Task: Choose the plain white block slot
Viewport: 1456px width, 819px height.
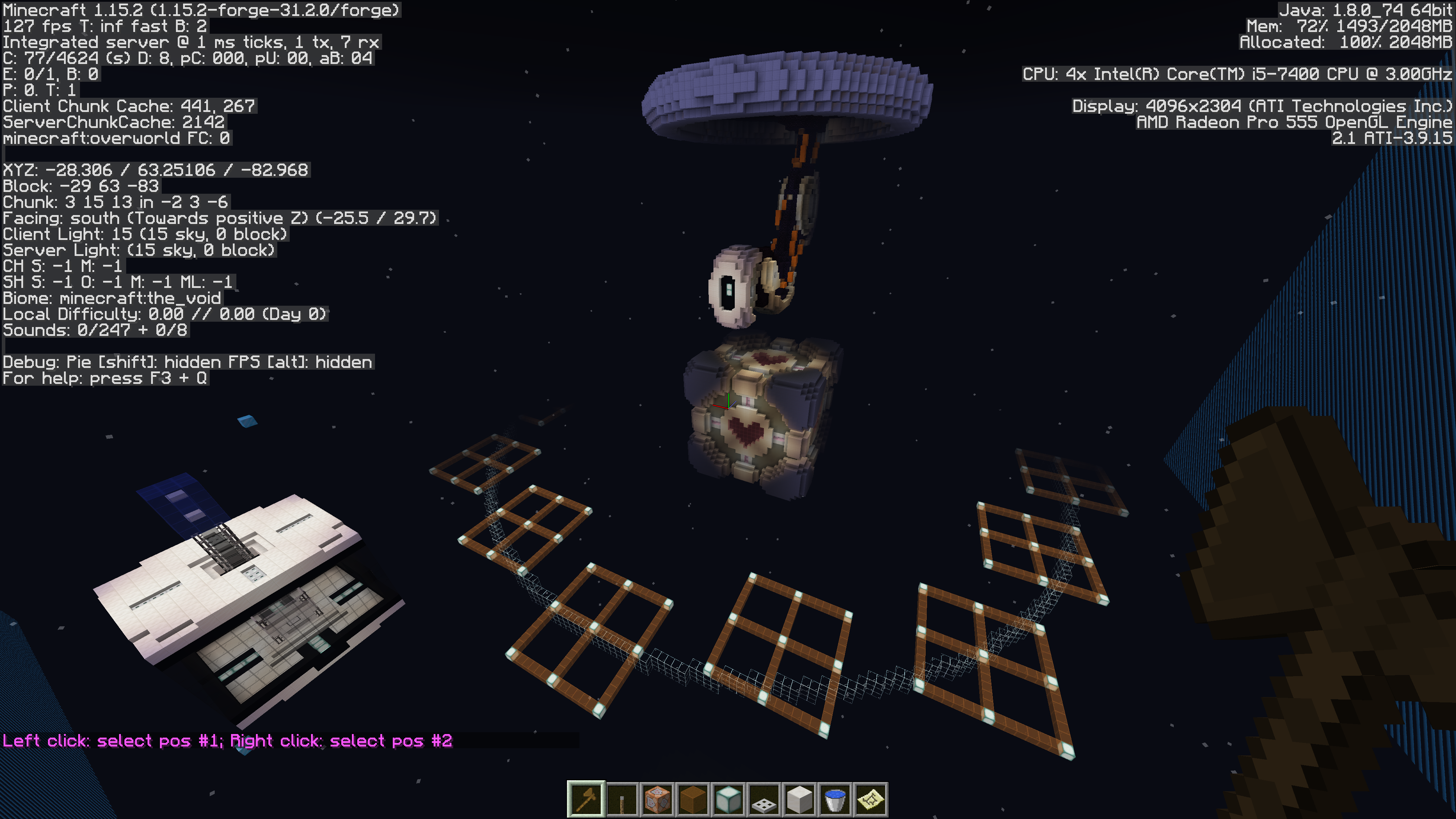Action: click(799, 800)
